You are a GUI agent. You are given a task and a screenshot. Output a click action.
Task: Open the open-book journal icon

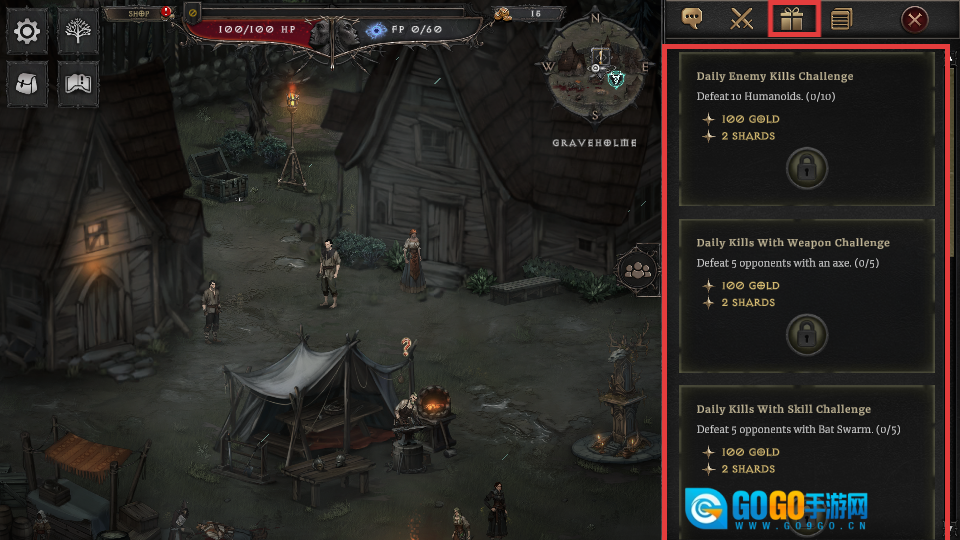point(78,85)
